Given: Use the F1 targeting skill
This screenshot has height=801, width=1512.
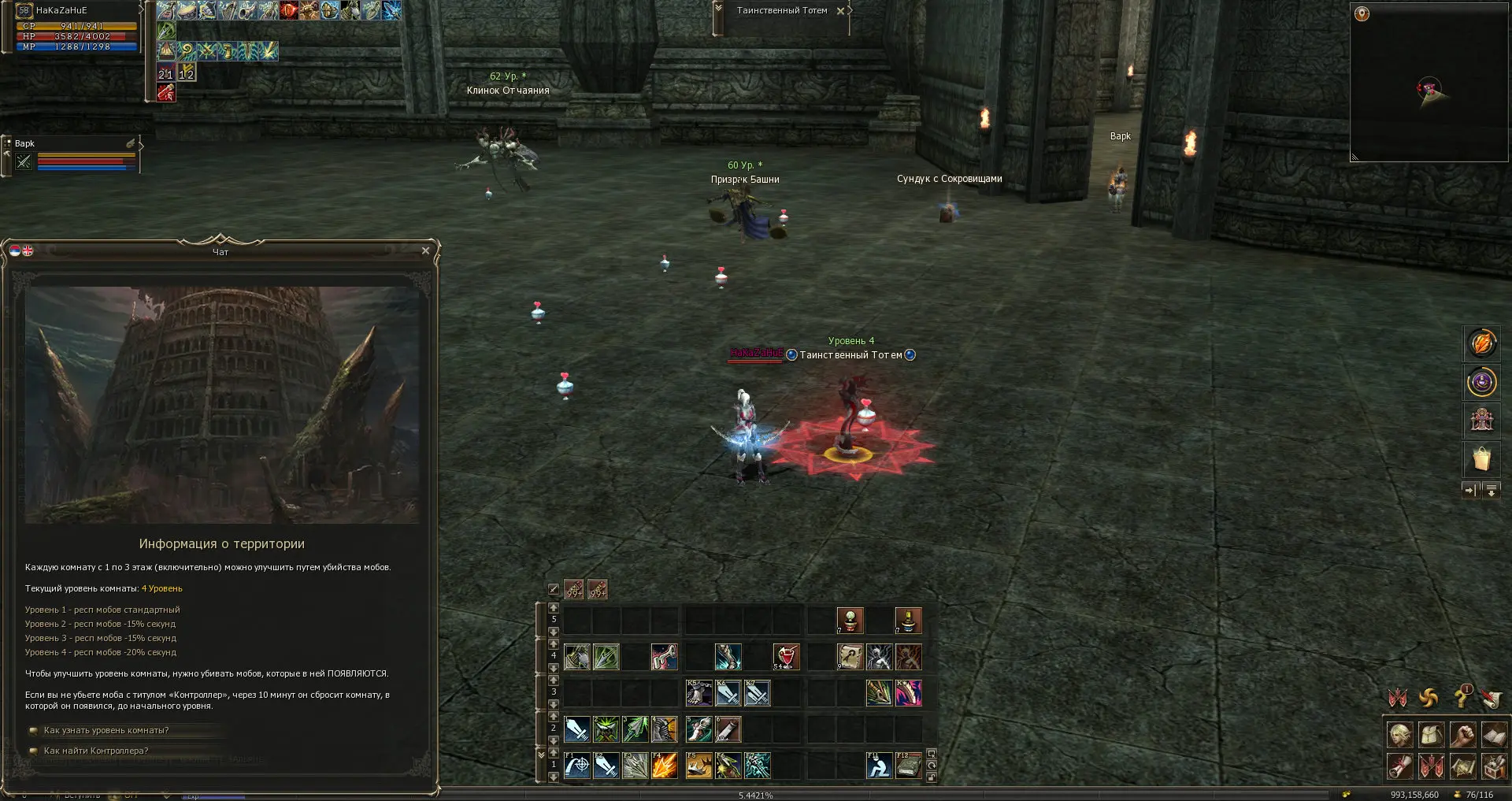Looking at the screenshot, I should (577, 766).
